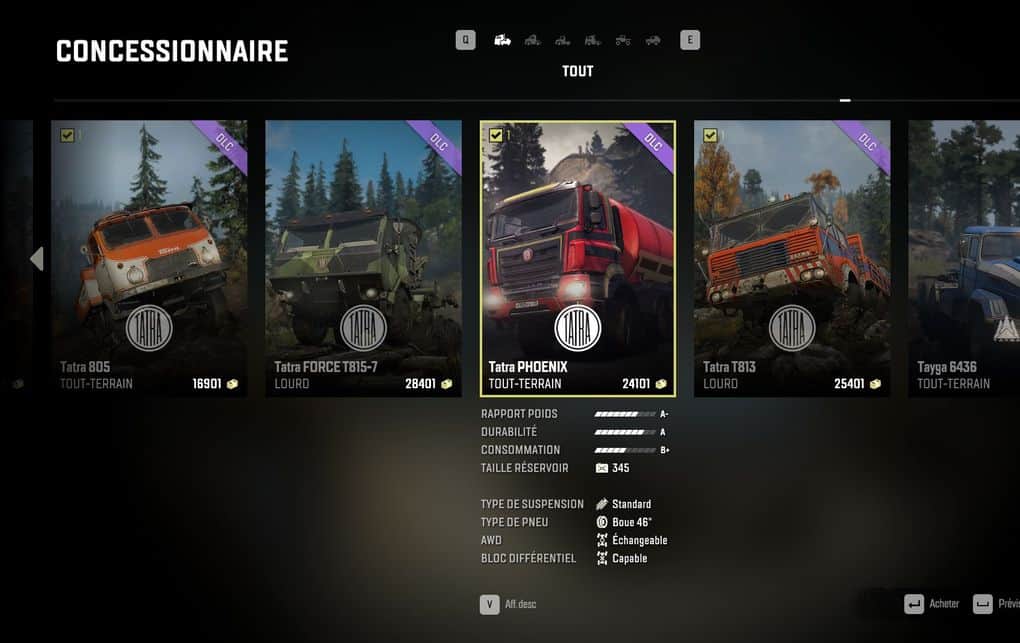Buy the truck with the Acheter button
This screenshot has width=1020, height=643.
[932, 604]
